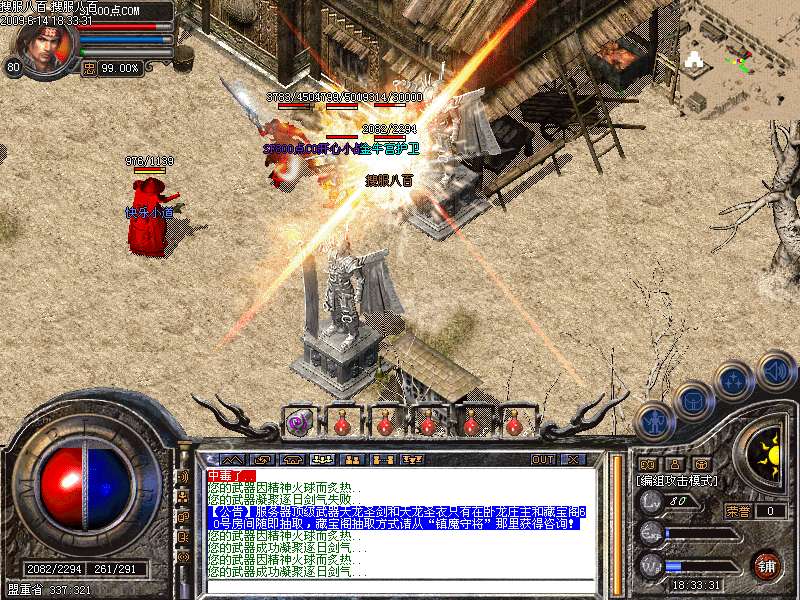This screenshot has width=800, height=600.
Task: Click the 公告 announcement message in chat
Action: 400,516
